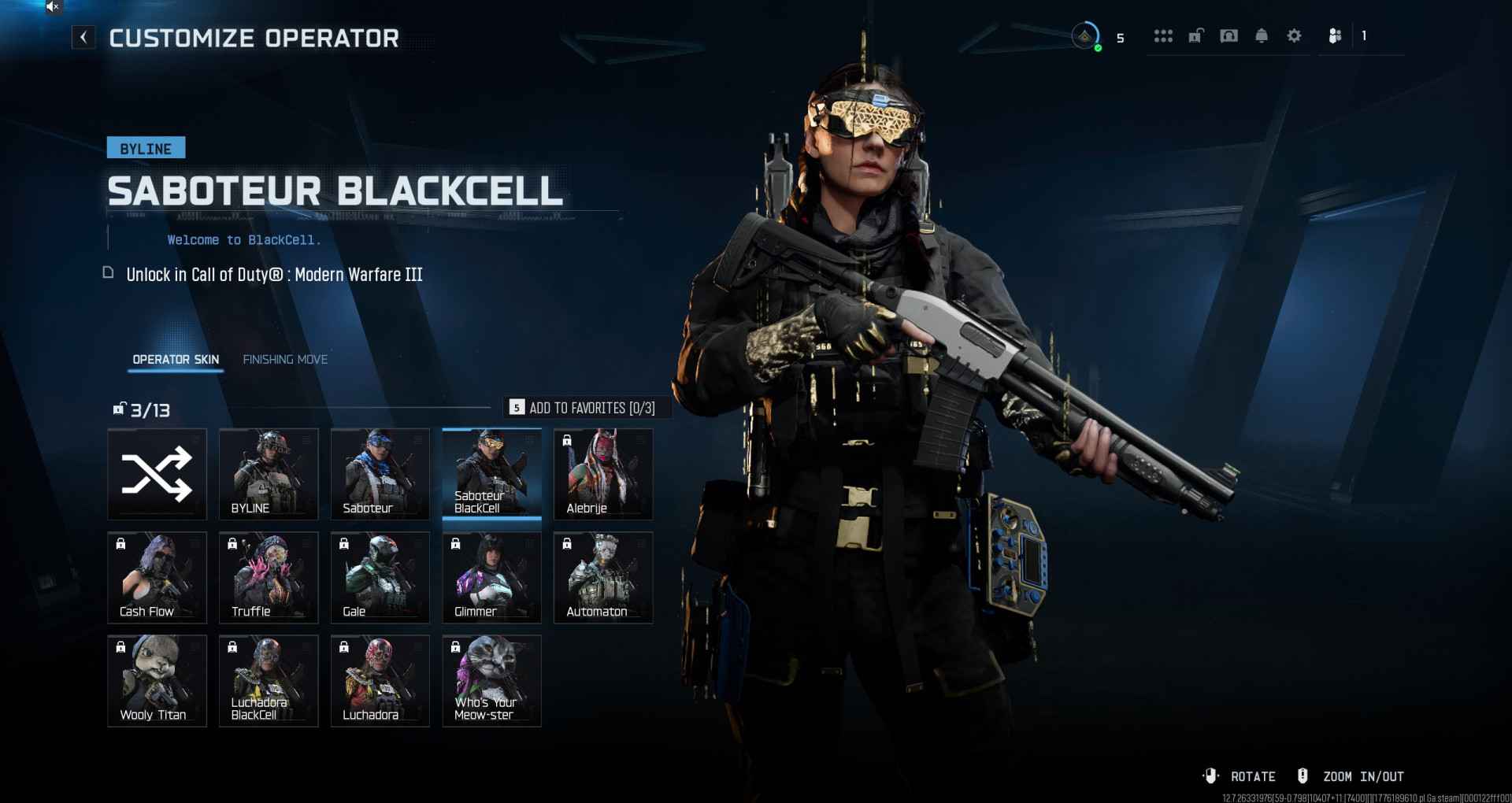Preview the Glimmer skin

coord(492,578)
